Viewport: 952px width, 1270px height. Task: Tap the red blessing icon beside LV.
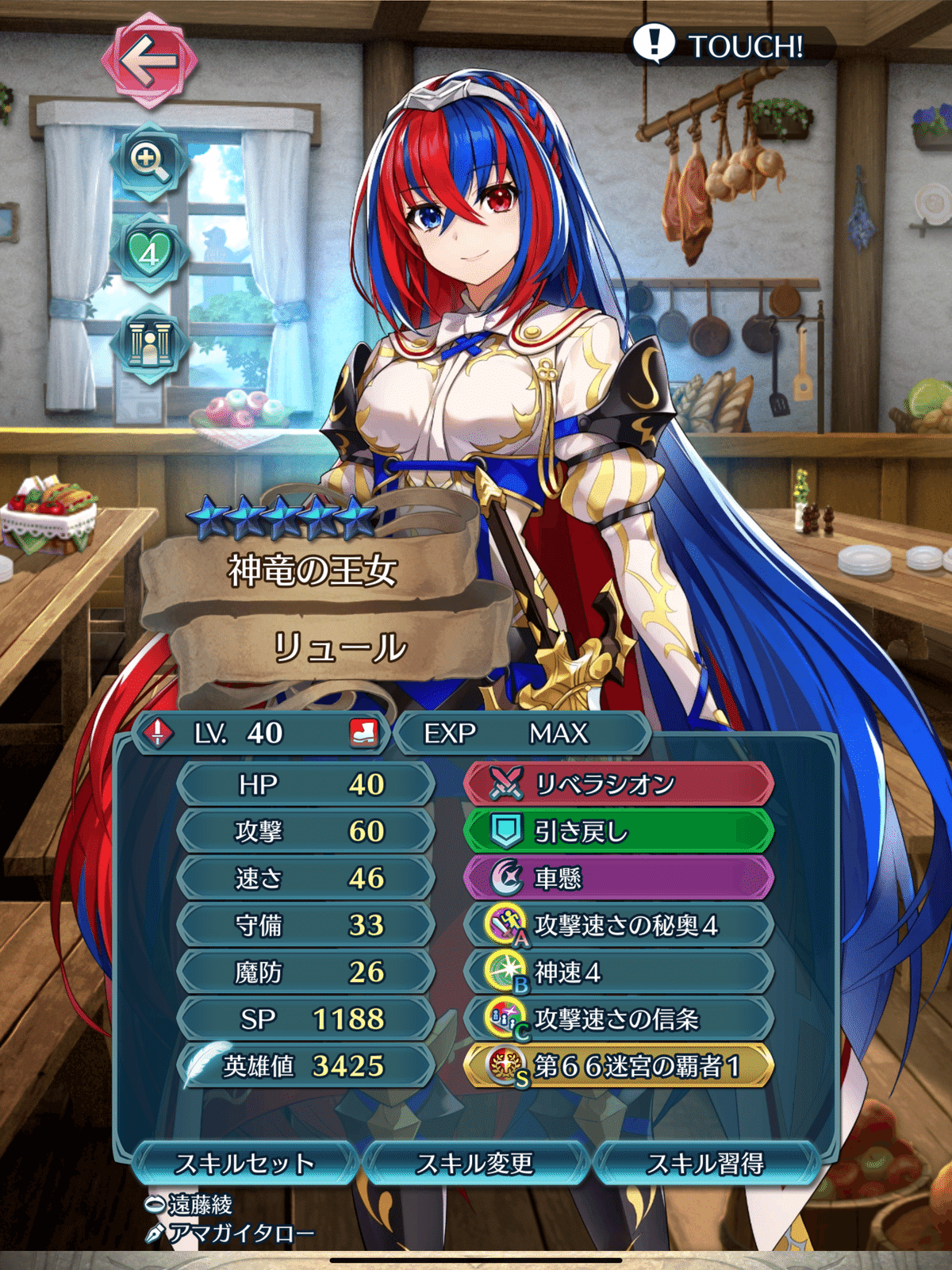158,733
